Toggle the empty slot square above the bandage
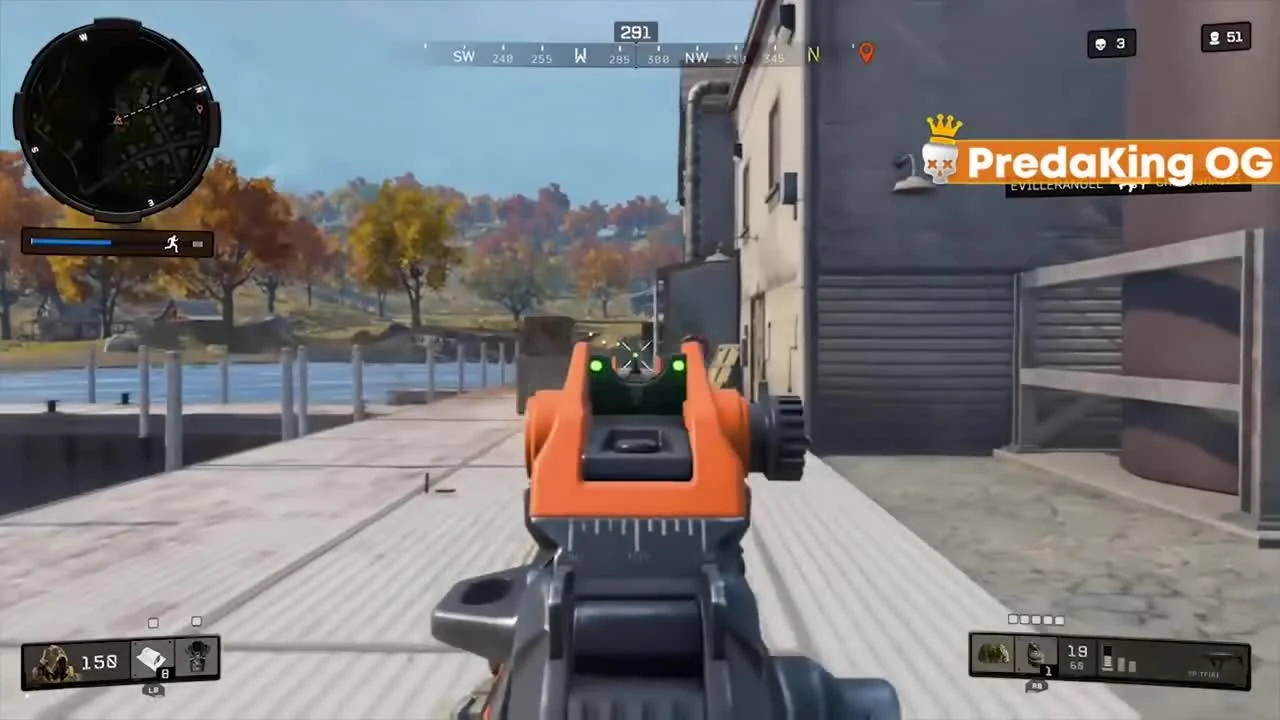This screenshot has height=720, width=1280. (x=153, y=622)
